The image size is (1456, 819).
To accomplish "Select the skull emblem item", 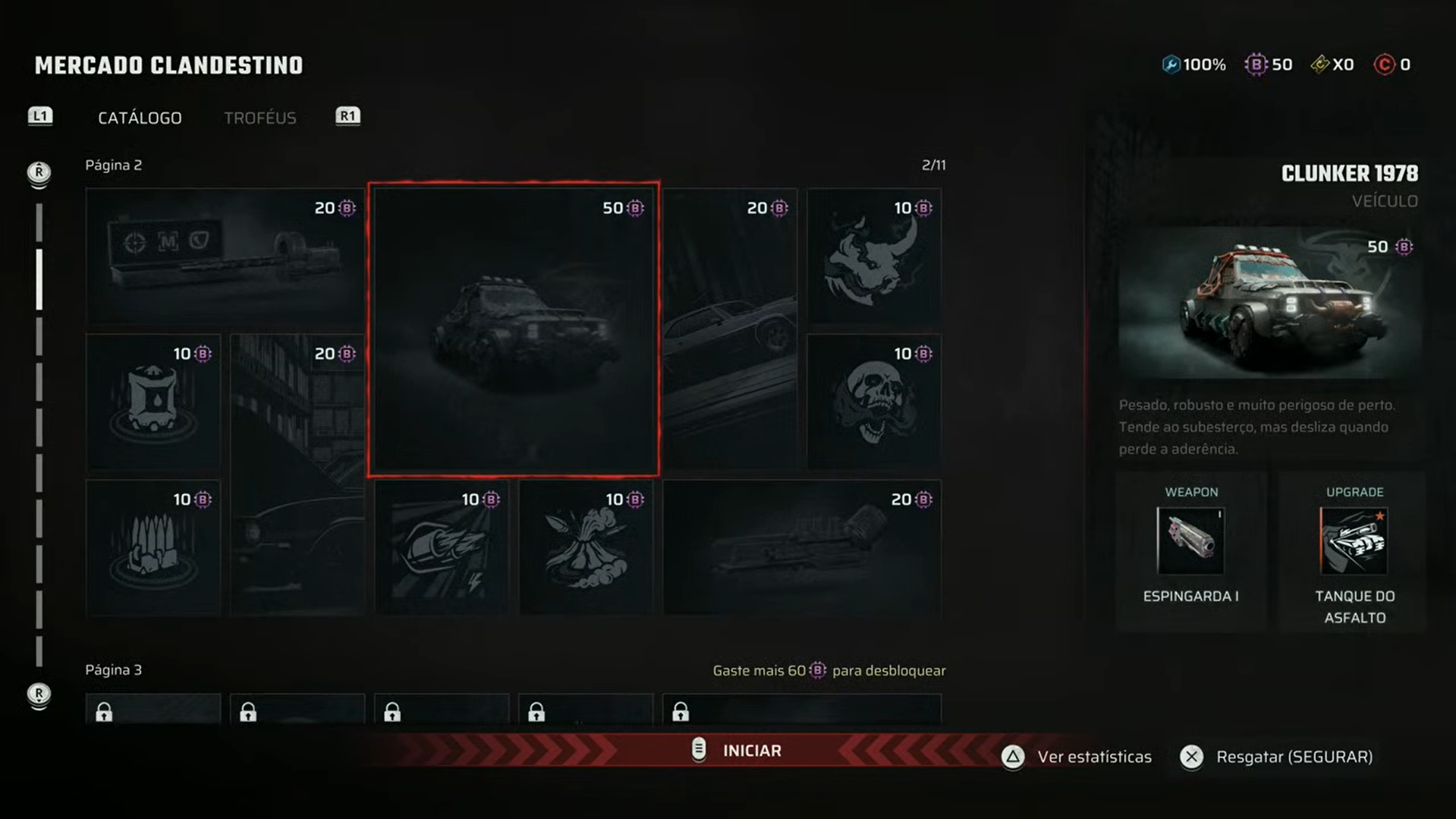I will 873,402.
